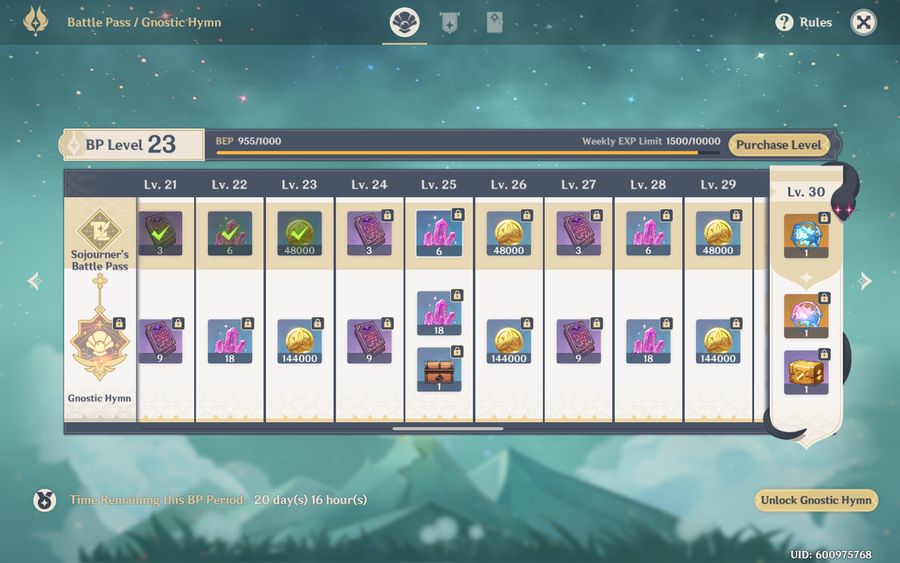Choose Lv. 24 Sojourner's 3 books reward
This screenshot has height=563, width=900.
369,234
